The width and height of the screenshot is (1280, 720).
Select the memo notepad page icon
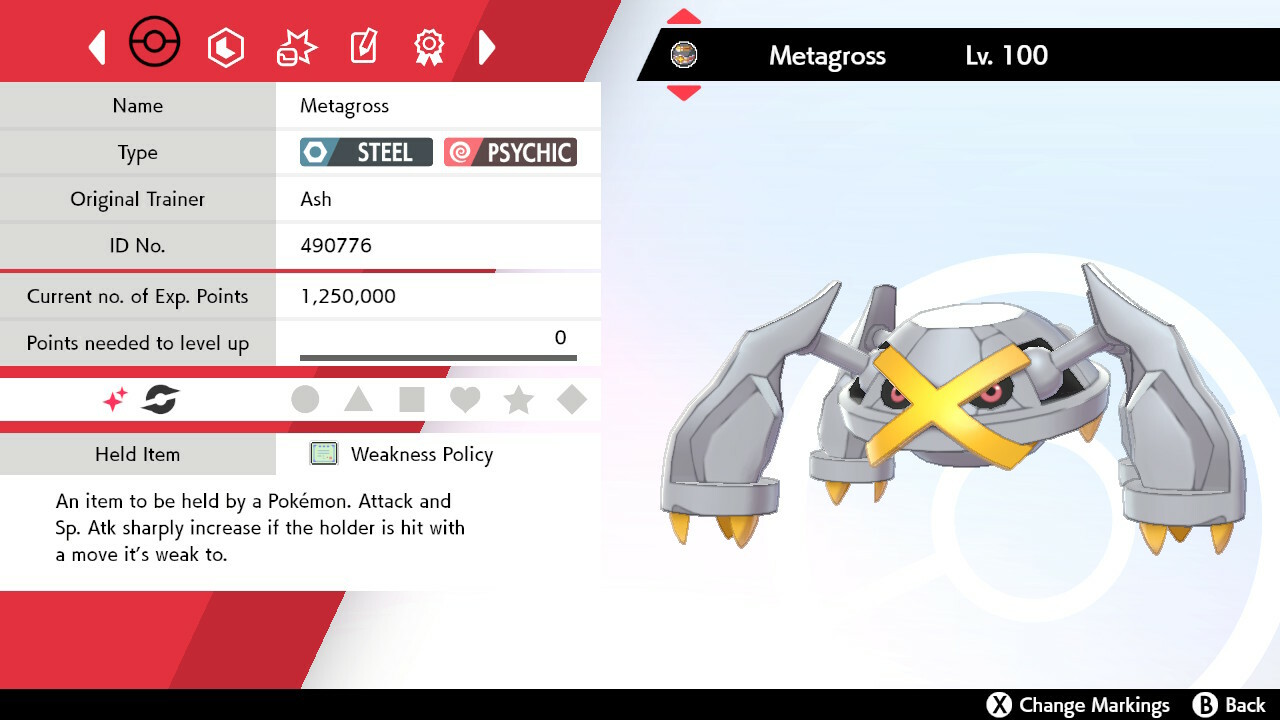pyautogui.click(x=363, y=44)
